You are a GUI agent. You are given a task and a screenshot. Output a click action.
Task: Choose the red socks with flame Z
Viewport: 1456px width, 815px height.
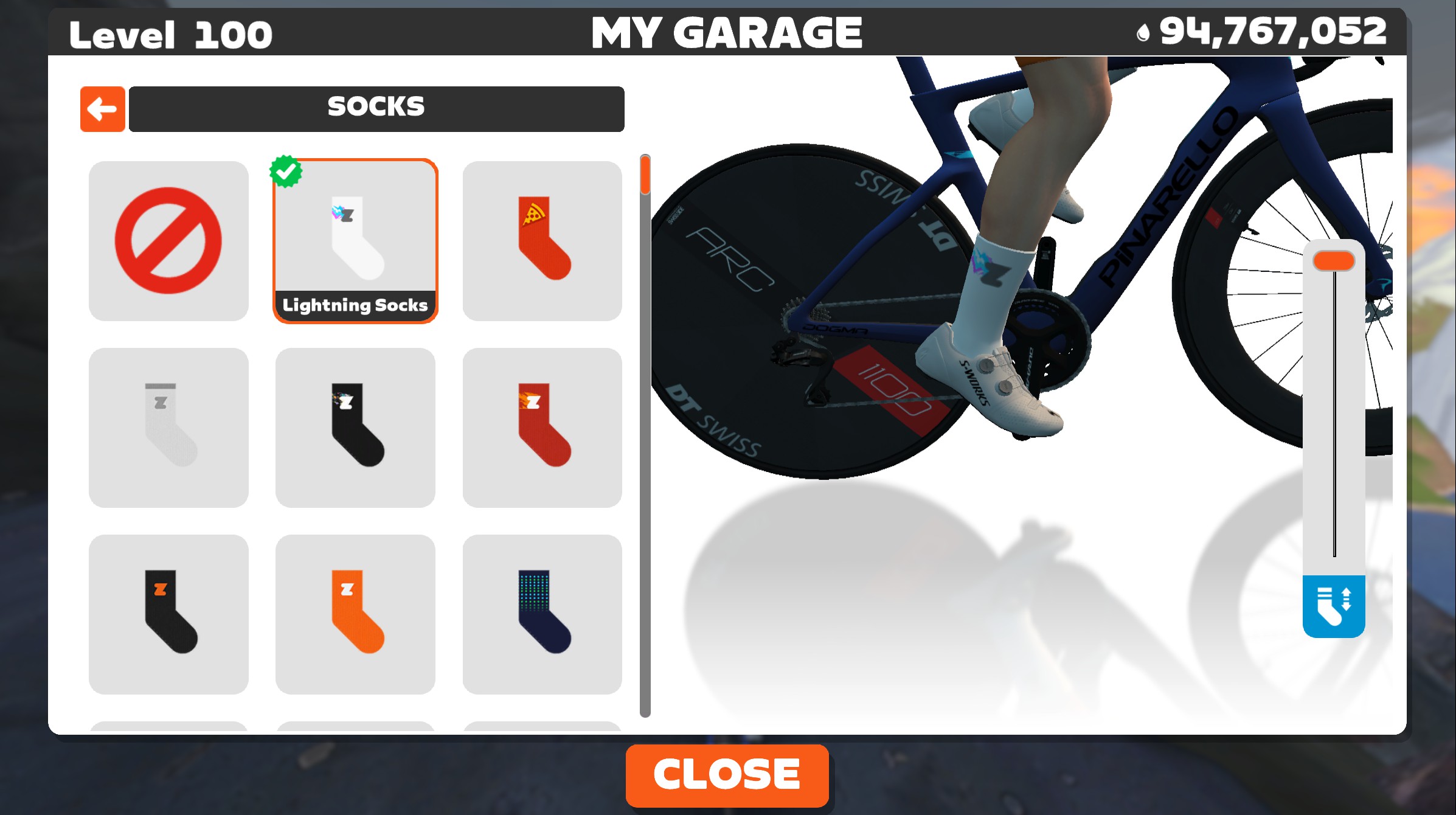(x=542, y=427)
